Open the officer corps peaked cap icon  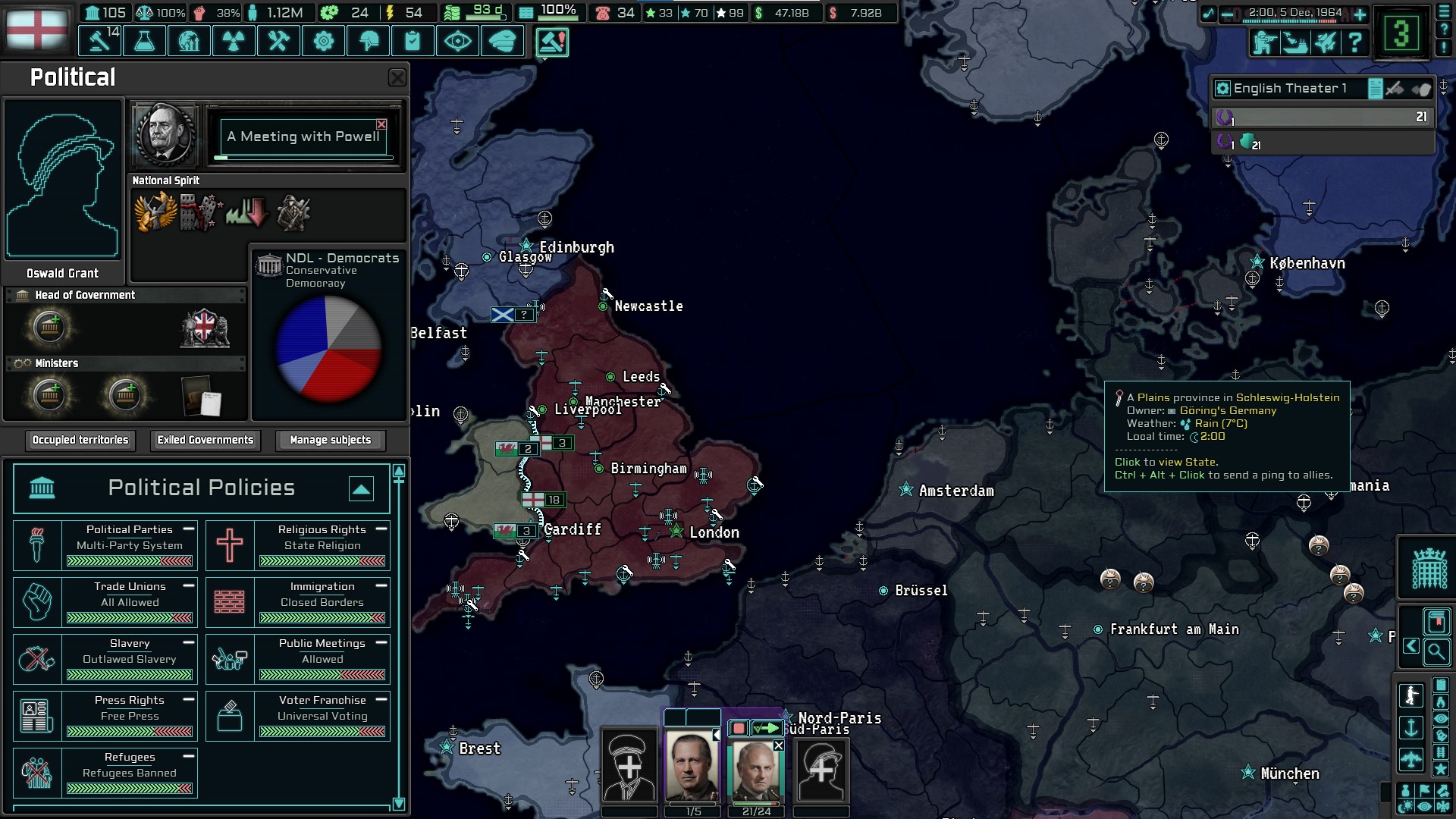pos(502,41)
